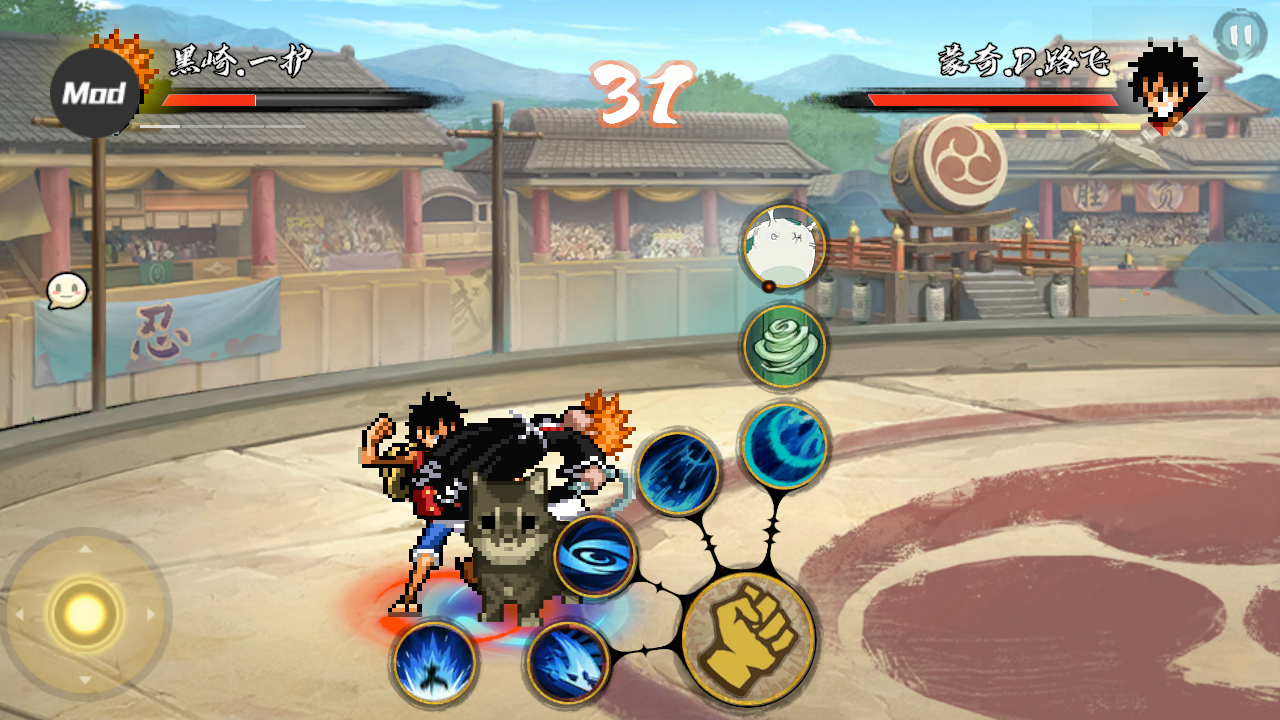This screenshot has width=1280, height=720.
Task: Trigger the blue slashing streaks skill
Action: pos(678,472)
